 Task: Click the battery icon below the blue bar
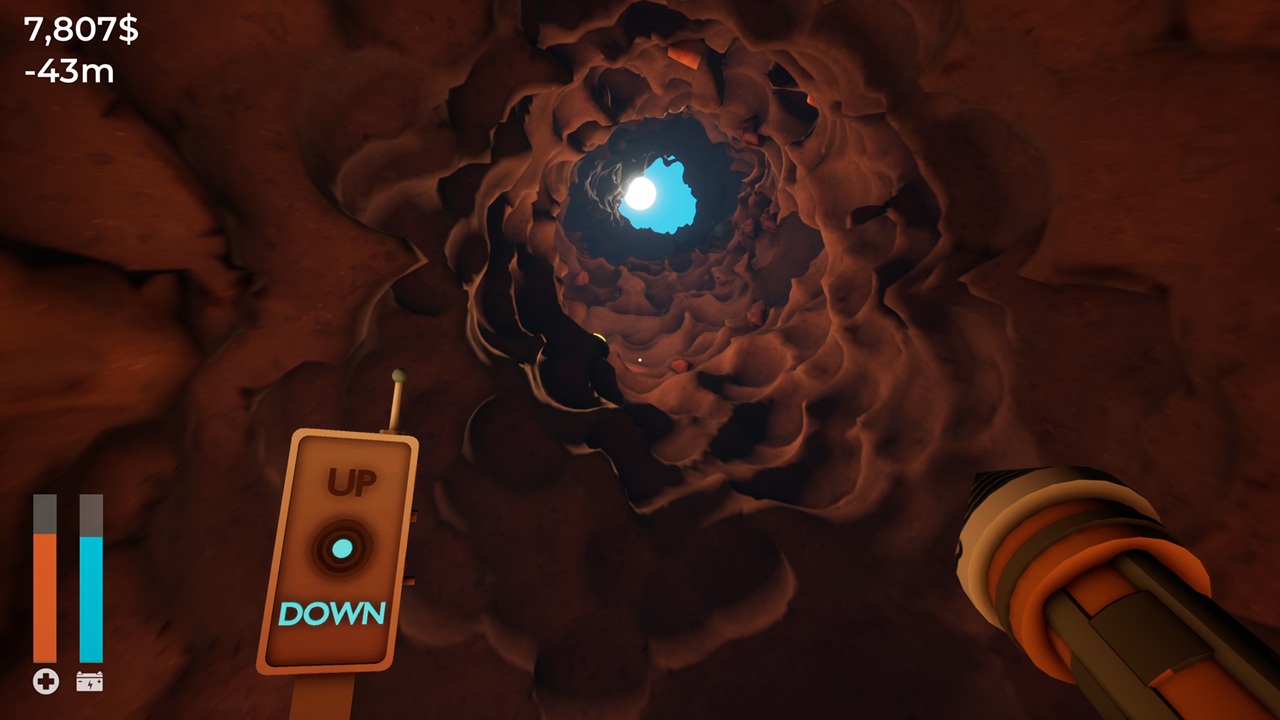tap(91, 681)
